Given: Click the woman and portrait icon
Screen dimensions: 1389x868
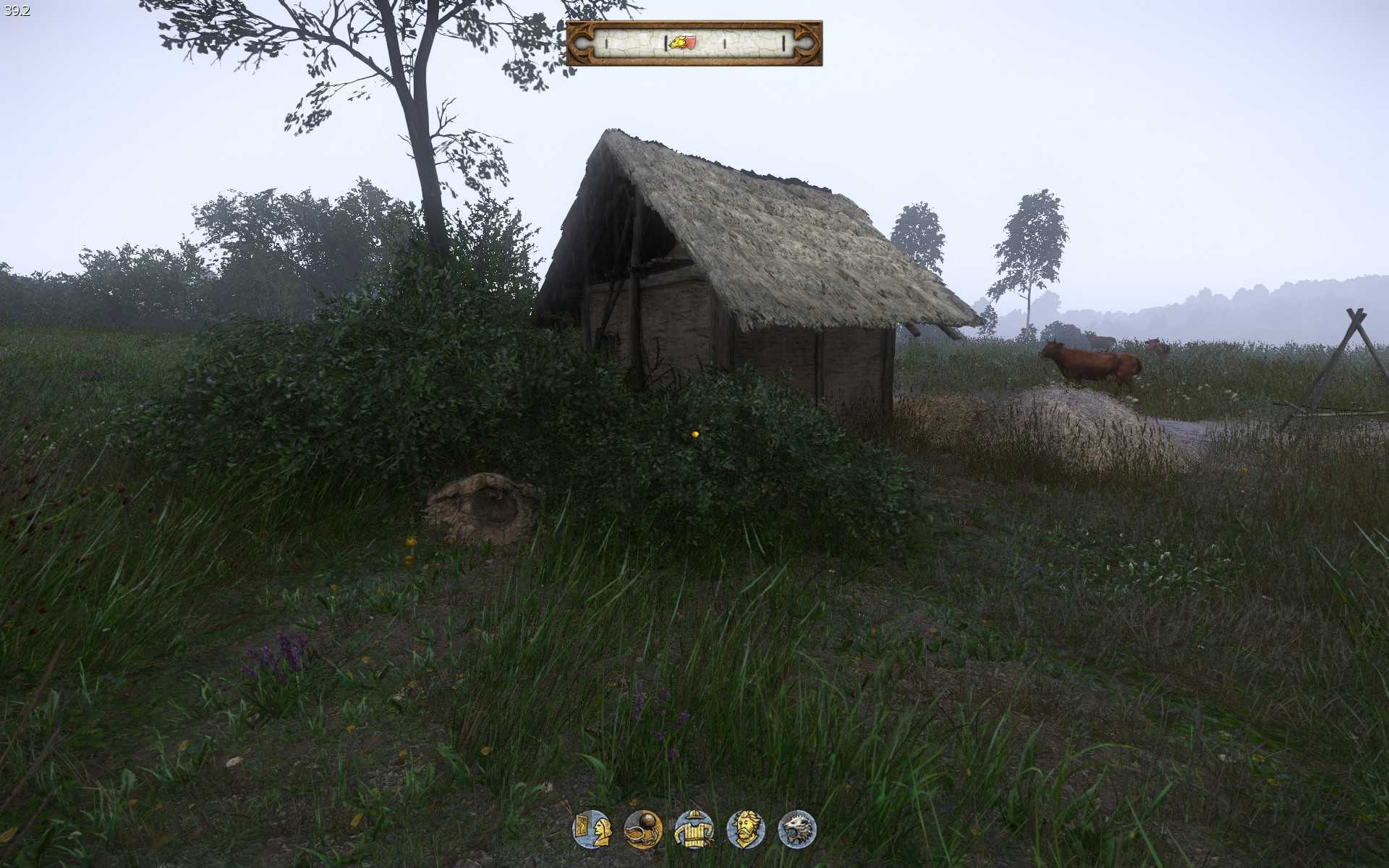Looking at the screenshot, I should click(x=592, y=829).
